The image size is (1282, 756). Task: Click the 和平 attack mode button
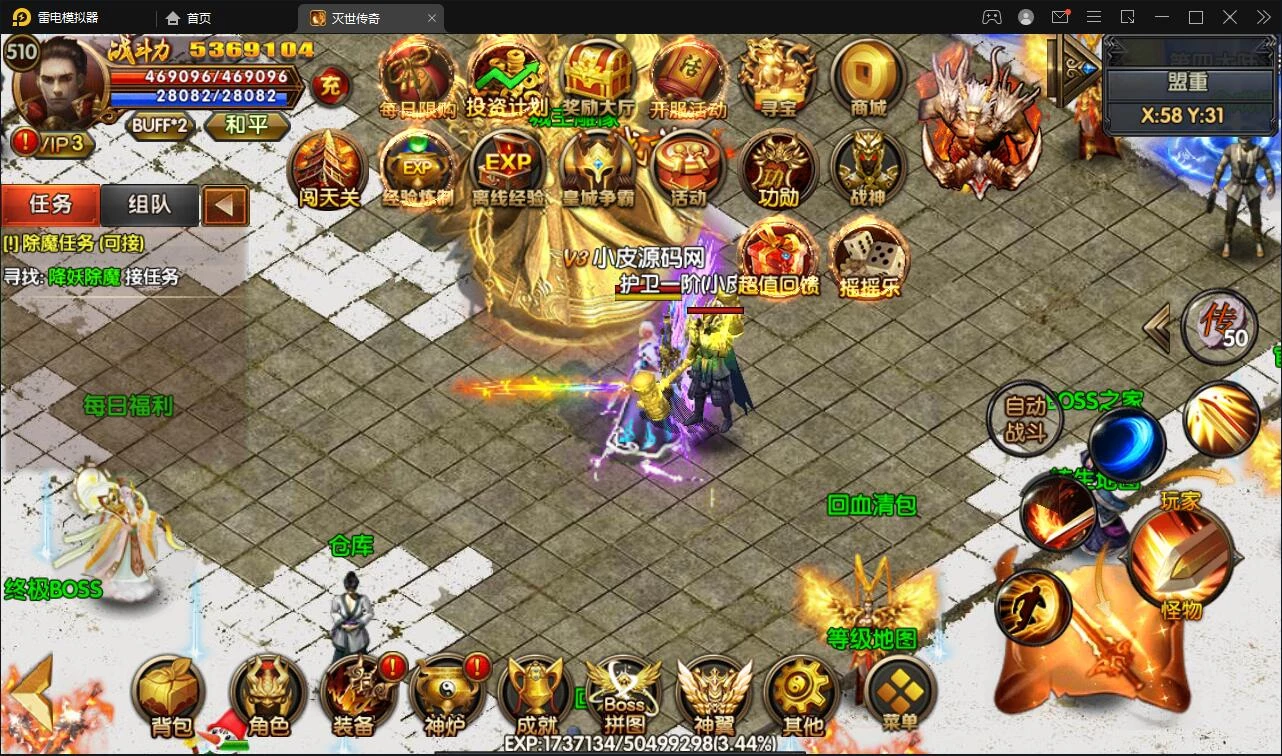(x=247, y=125)
